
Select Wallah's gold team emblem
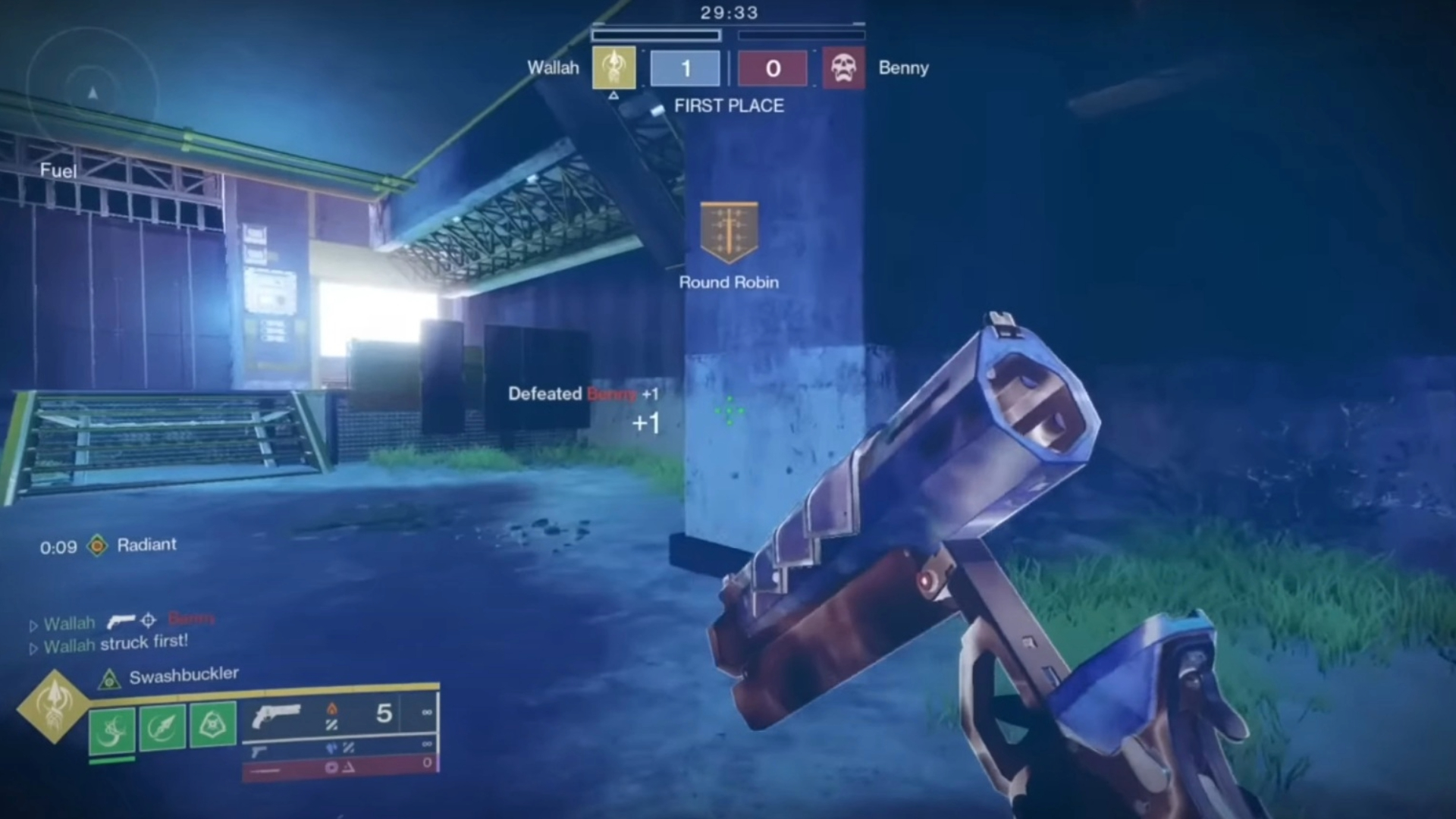click(x=613, y=68)
